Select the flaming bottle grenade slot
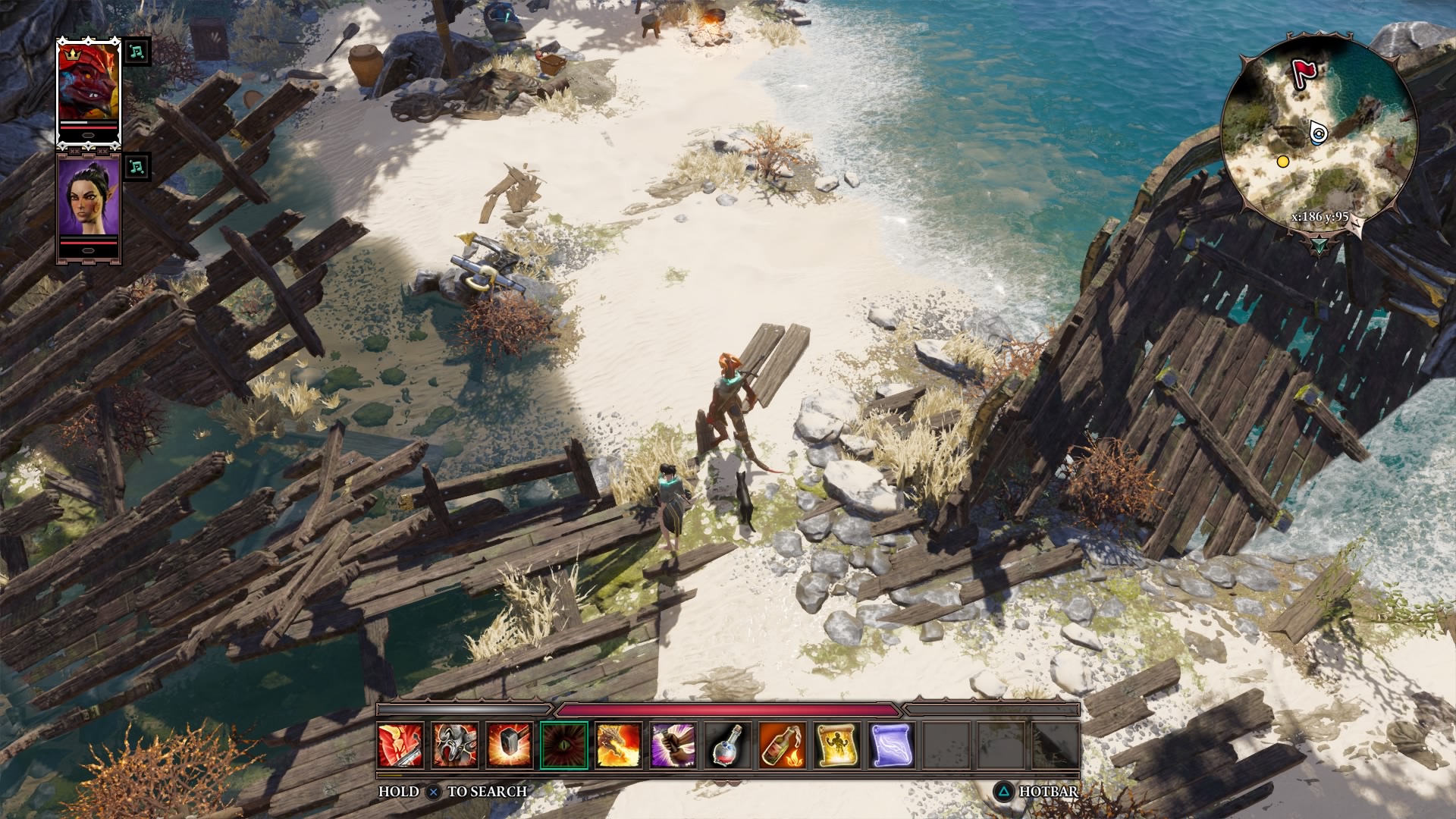The width and height of the screenshot is (1456, 819). (783, 745)
